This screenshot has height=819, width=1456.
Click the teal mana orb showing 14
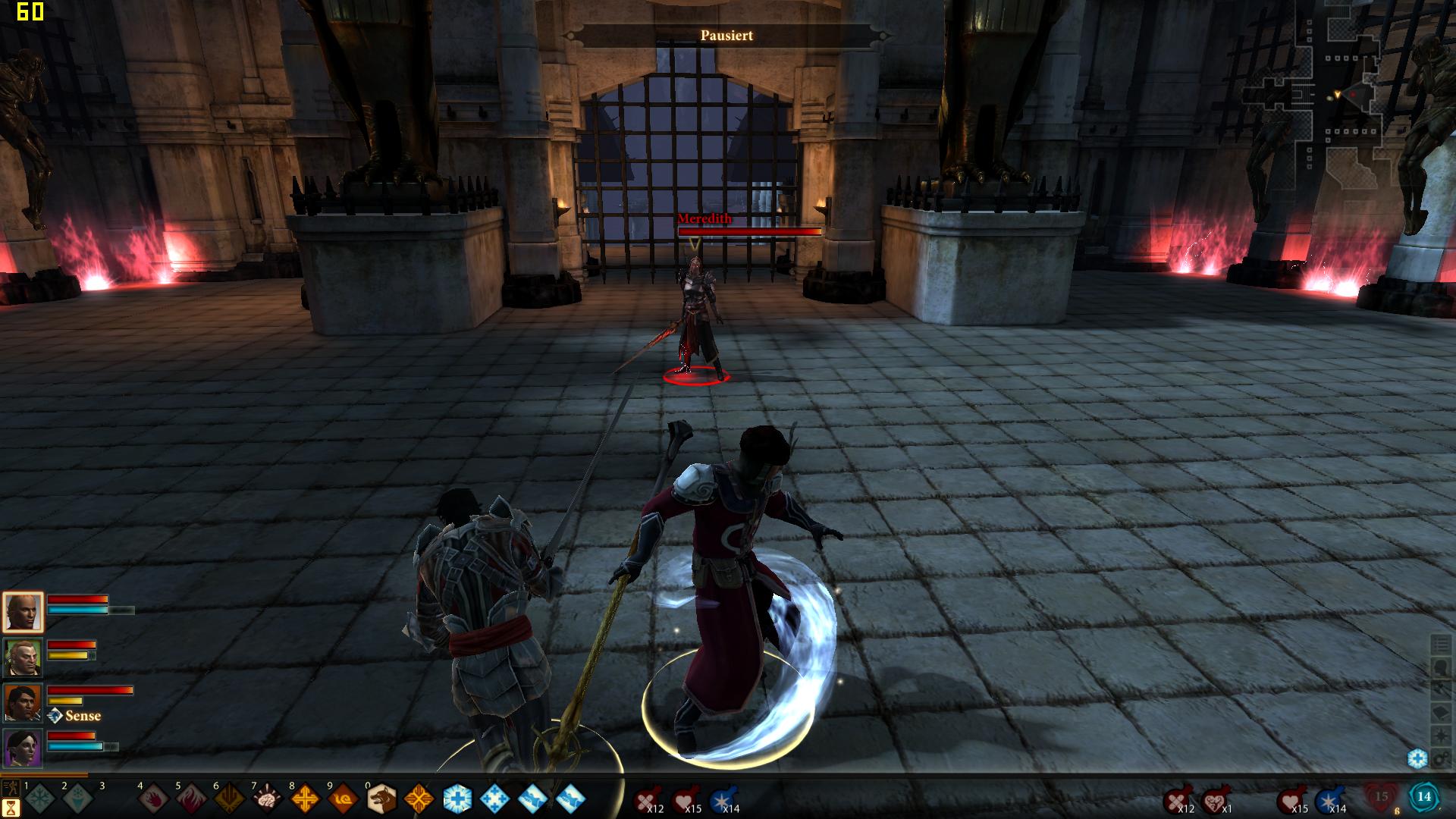tap(1423, 797)
